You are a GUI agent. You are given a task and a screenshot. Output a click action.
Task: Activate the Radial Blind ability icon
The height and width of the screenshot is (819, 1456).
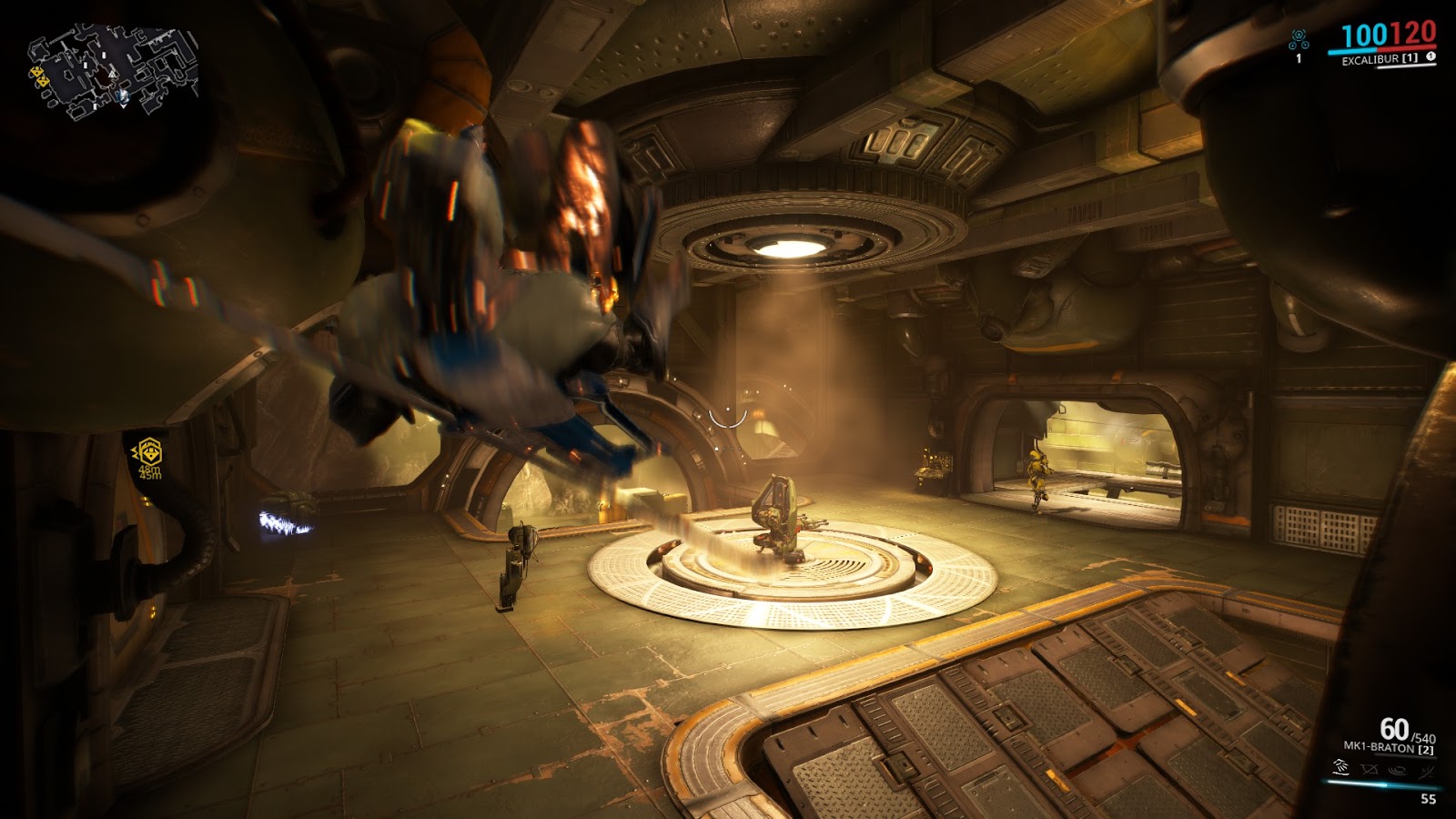coord(1369,770)
